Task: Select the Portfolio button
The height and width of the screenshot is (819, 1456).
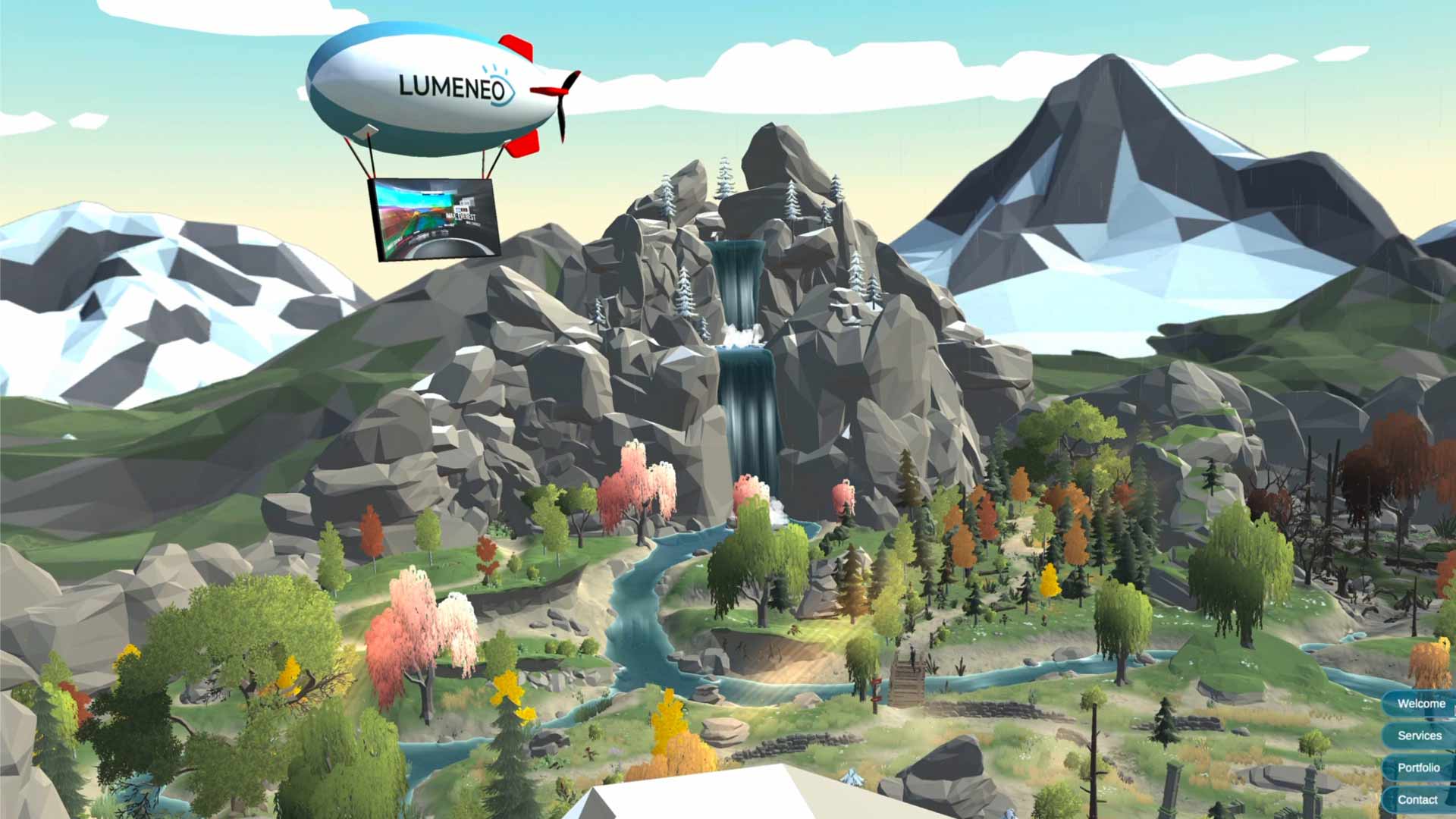Action: pyautogui.click(x=1418, y=767)
